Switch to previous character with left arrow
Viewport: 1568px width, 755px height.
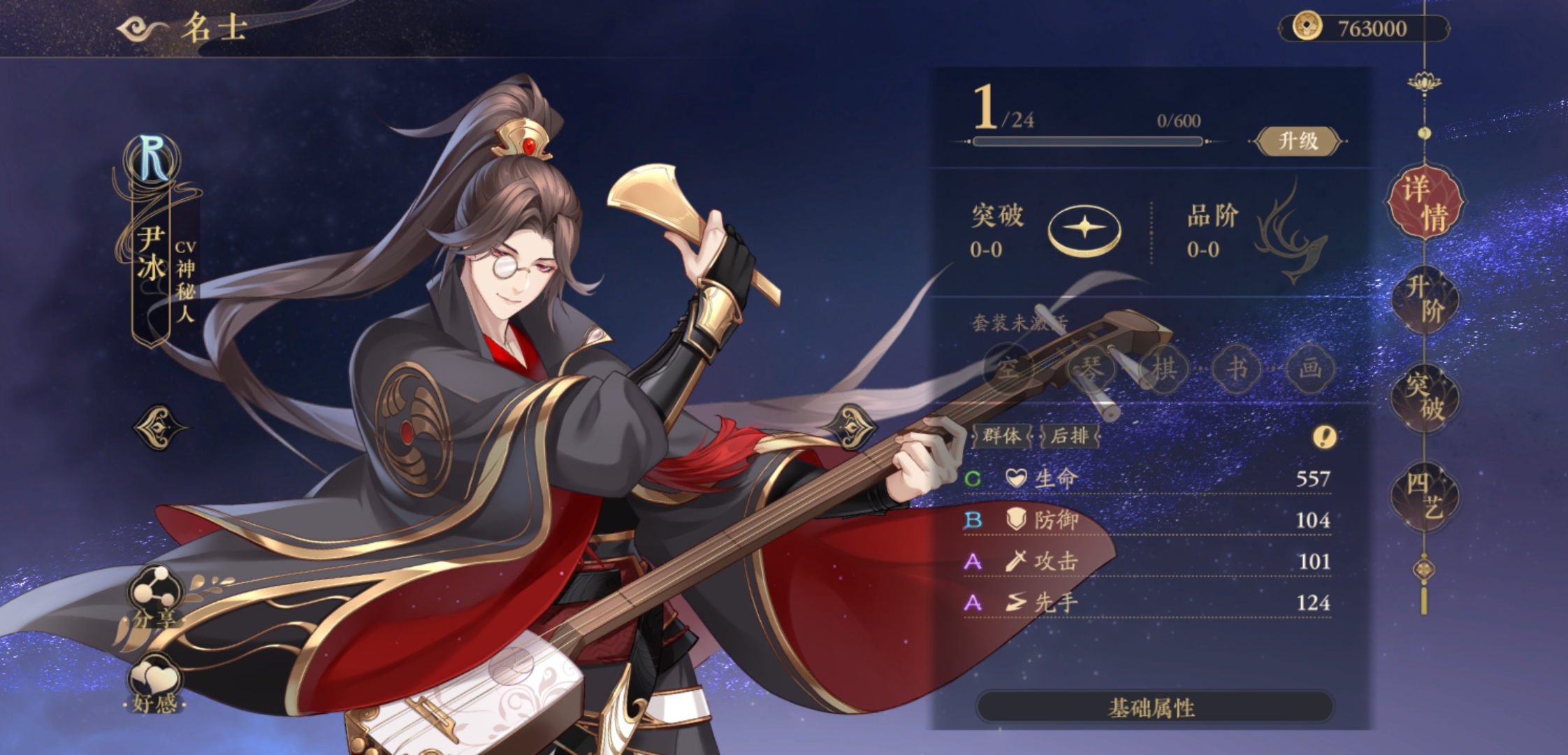click(159, 426)
